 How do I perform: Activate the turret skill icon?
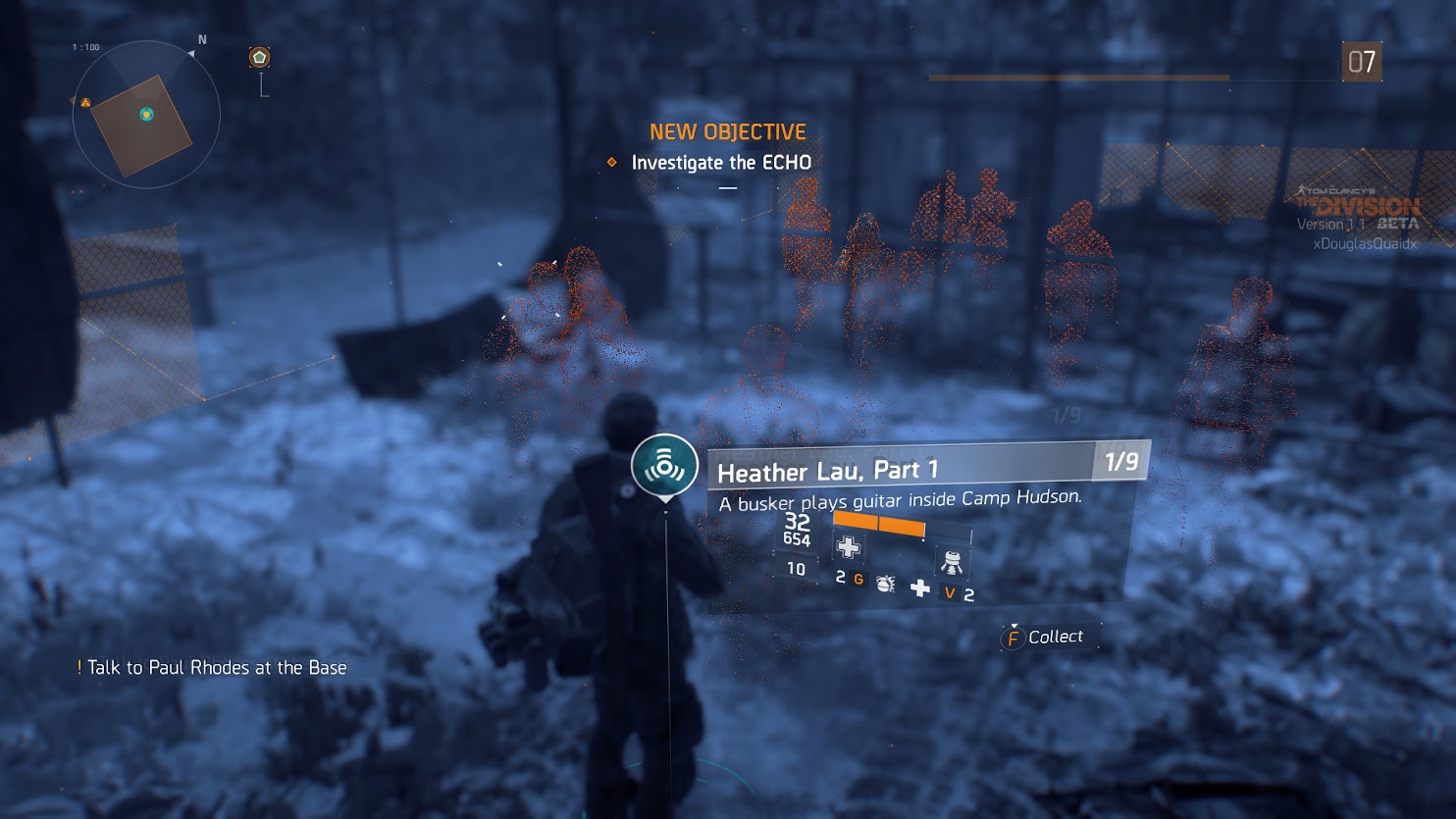click(951, 562)
